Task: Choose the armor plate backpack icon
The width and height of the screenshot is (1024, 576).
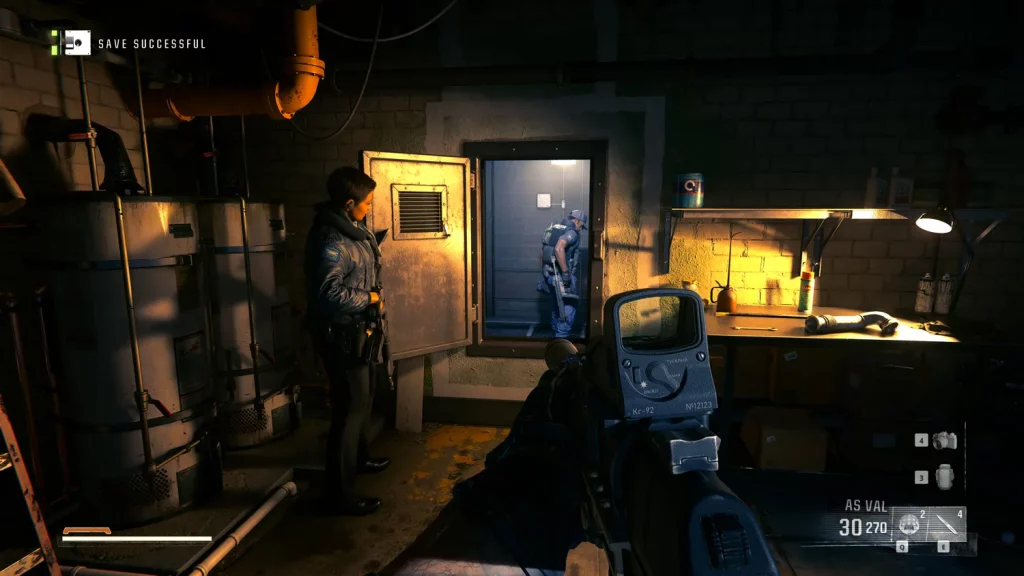Action: click(945, 477)
